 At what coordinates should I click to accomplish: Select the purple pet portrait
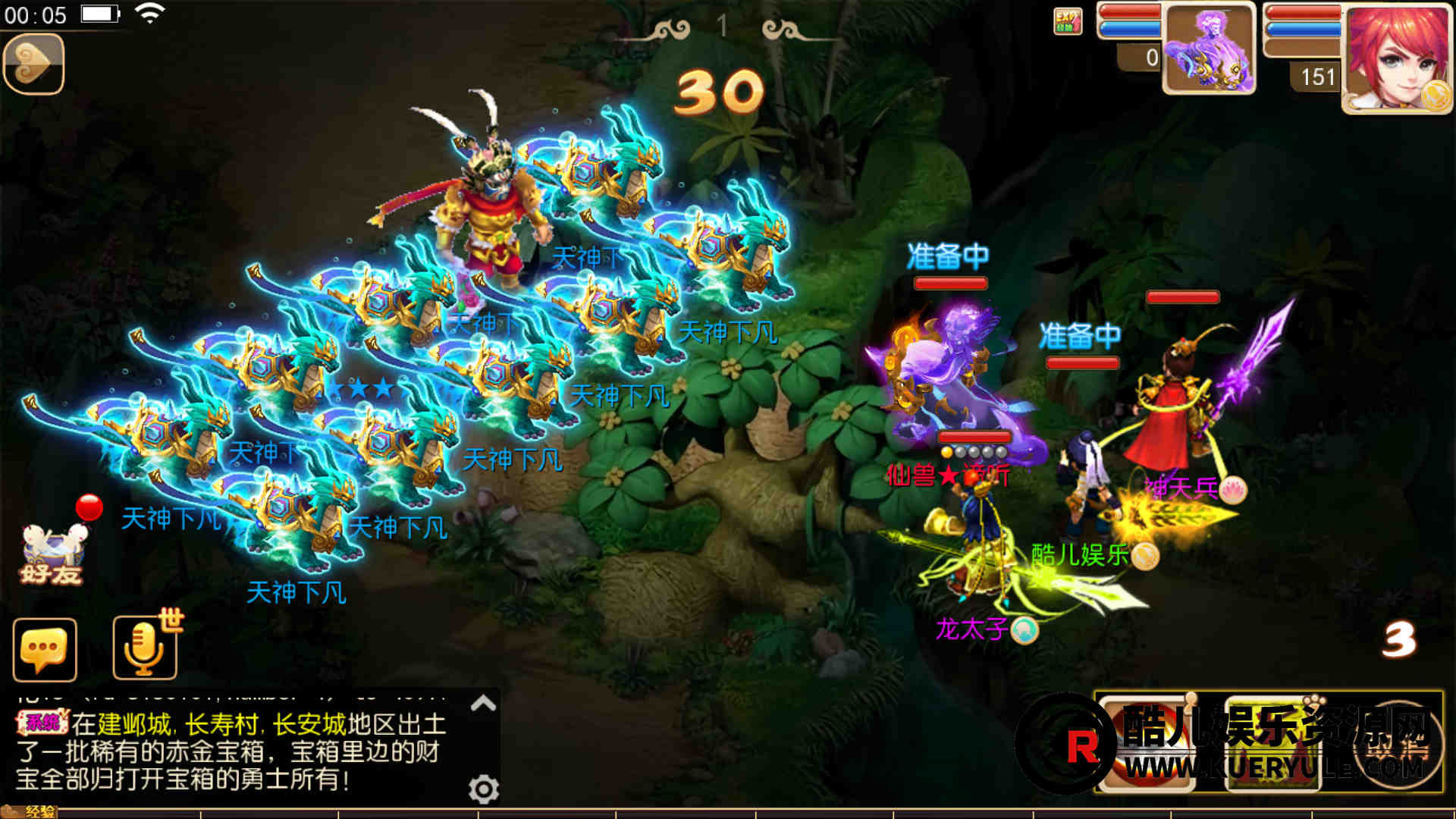click(x=1209, y=49)
